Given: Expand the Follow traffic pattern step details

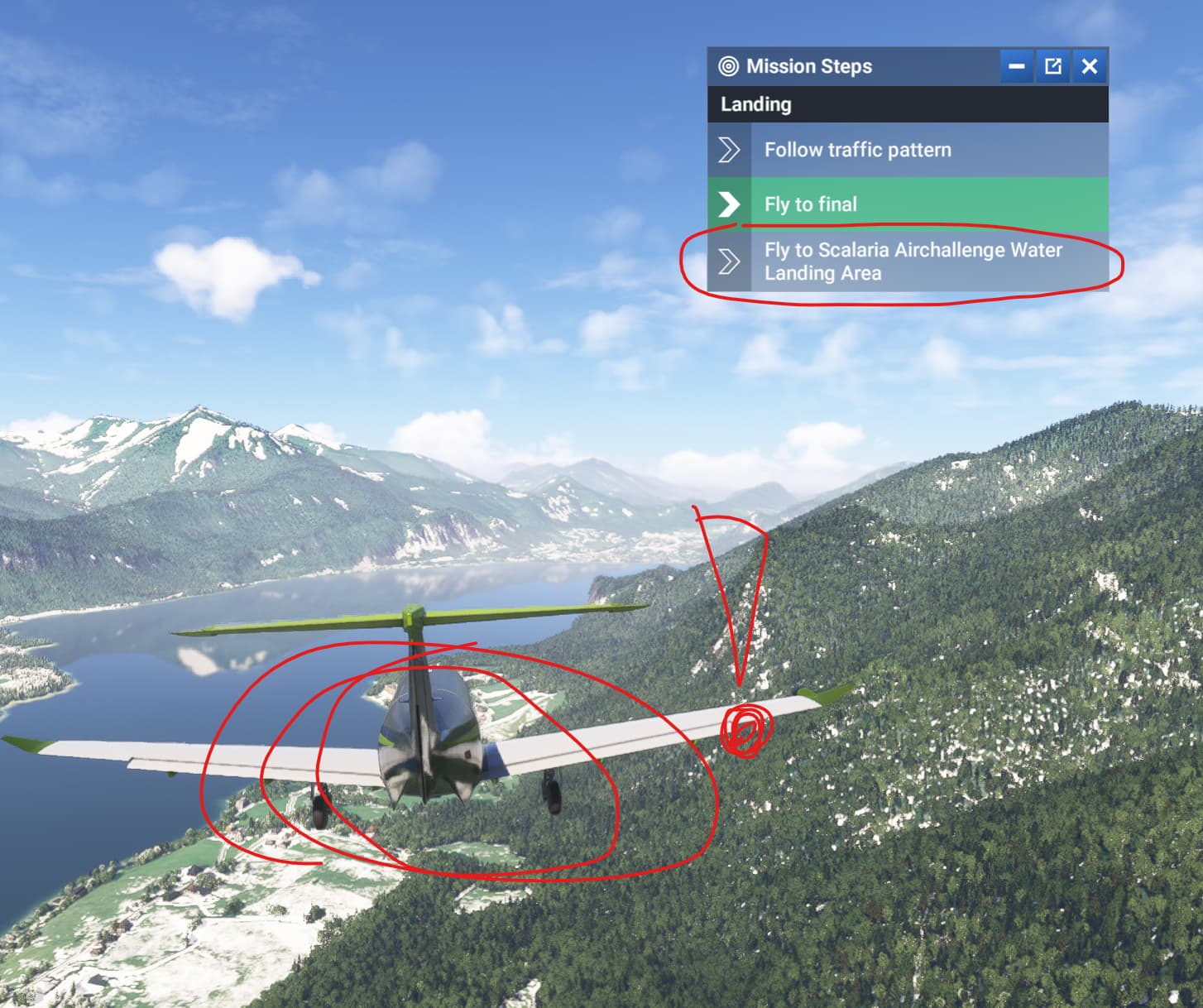Looking at the screenshot, I should (857, 150).
